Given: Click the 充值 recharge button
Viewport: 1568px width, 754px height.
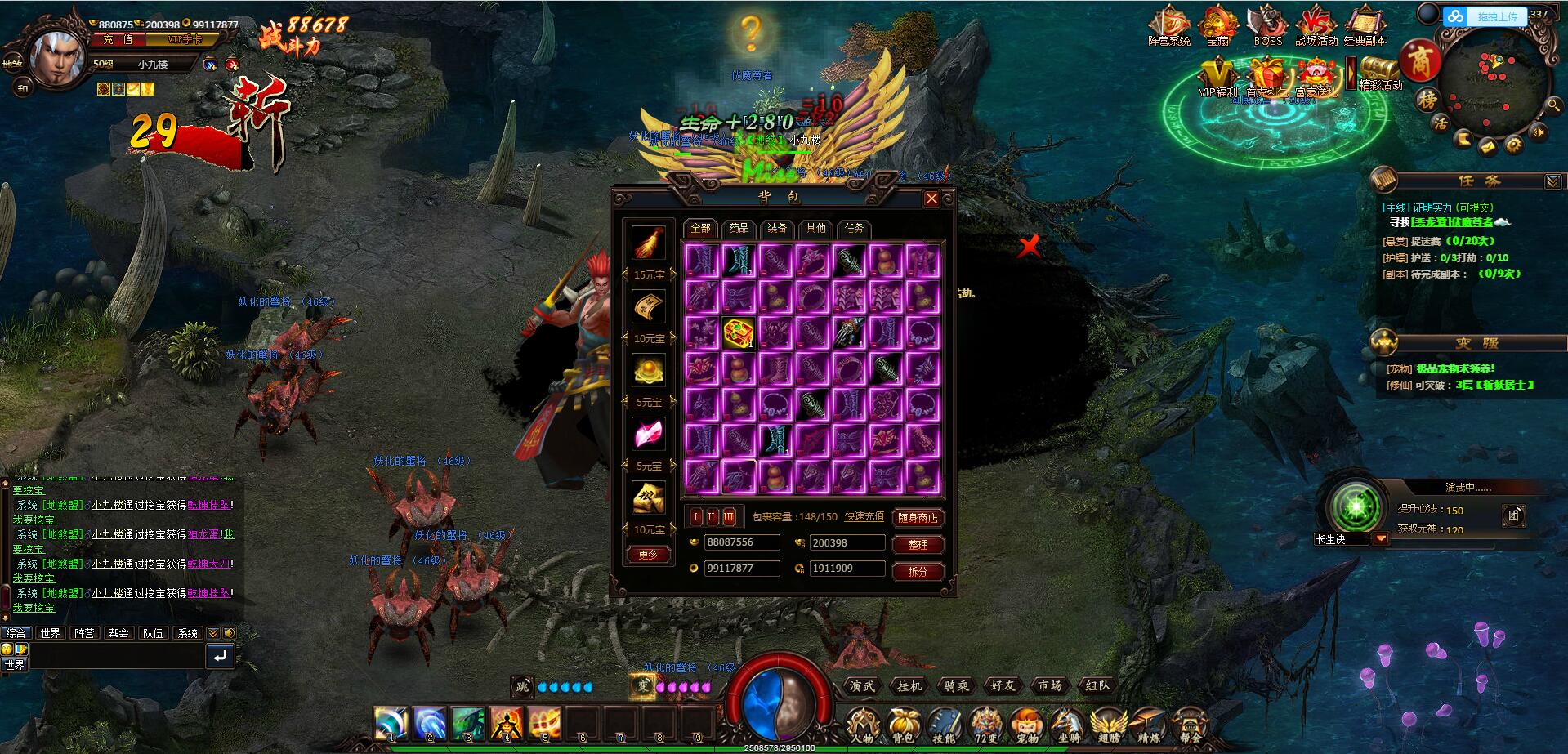Looking at the screenshot, I should [118, 39].
